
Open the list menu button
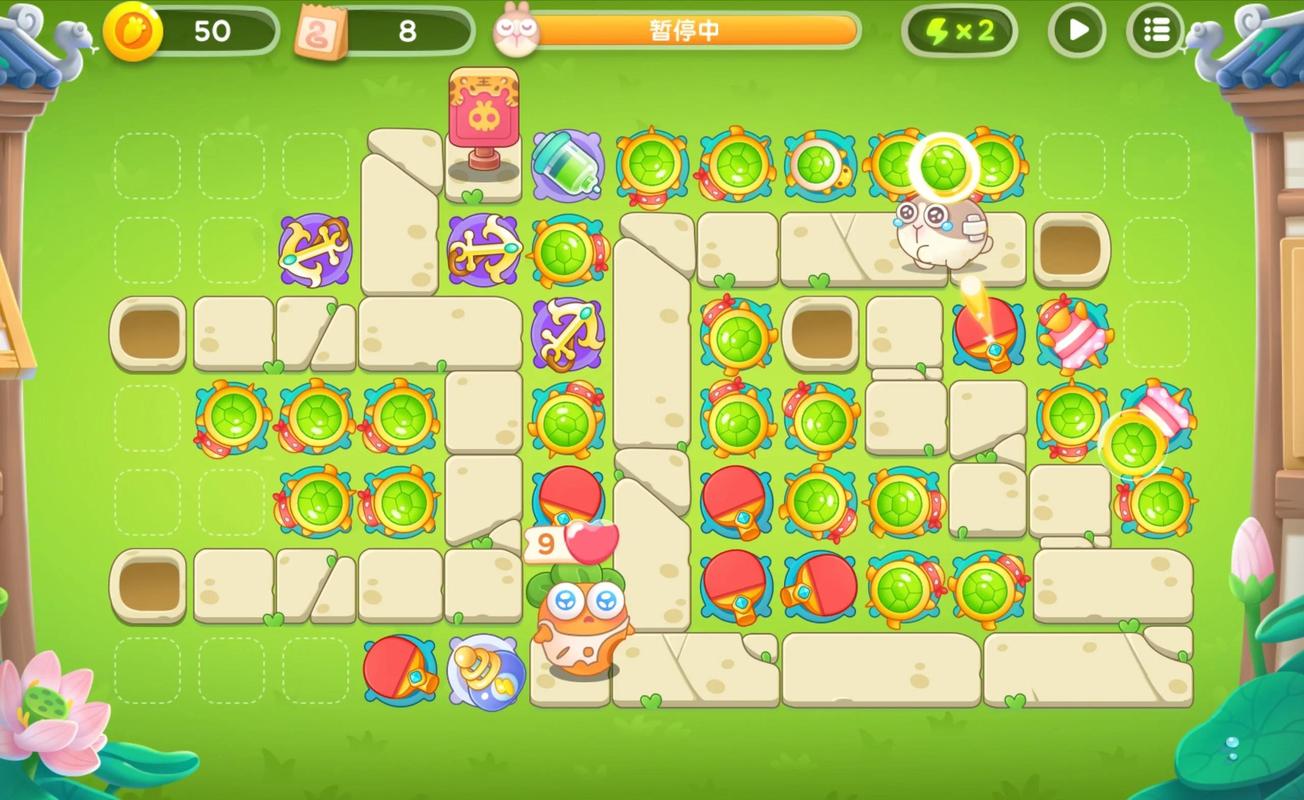pyautogui.click(x=1155, y=31)
